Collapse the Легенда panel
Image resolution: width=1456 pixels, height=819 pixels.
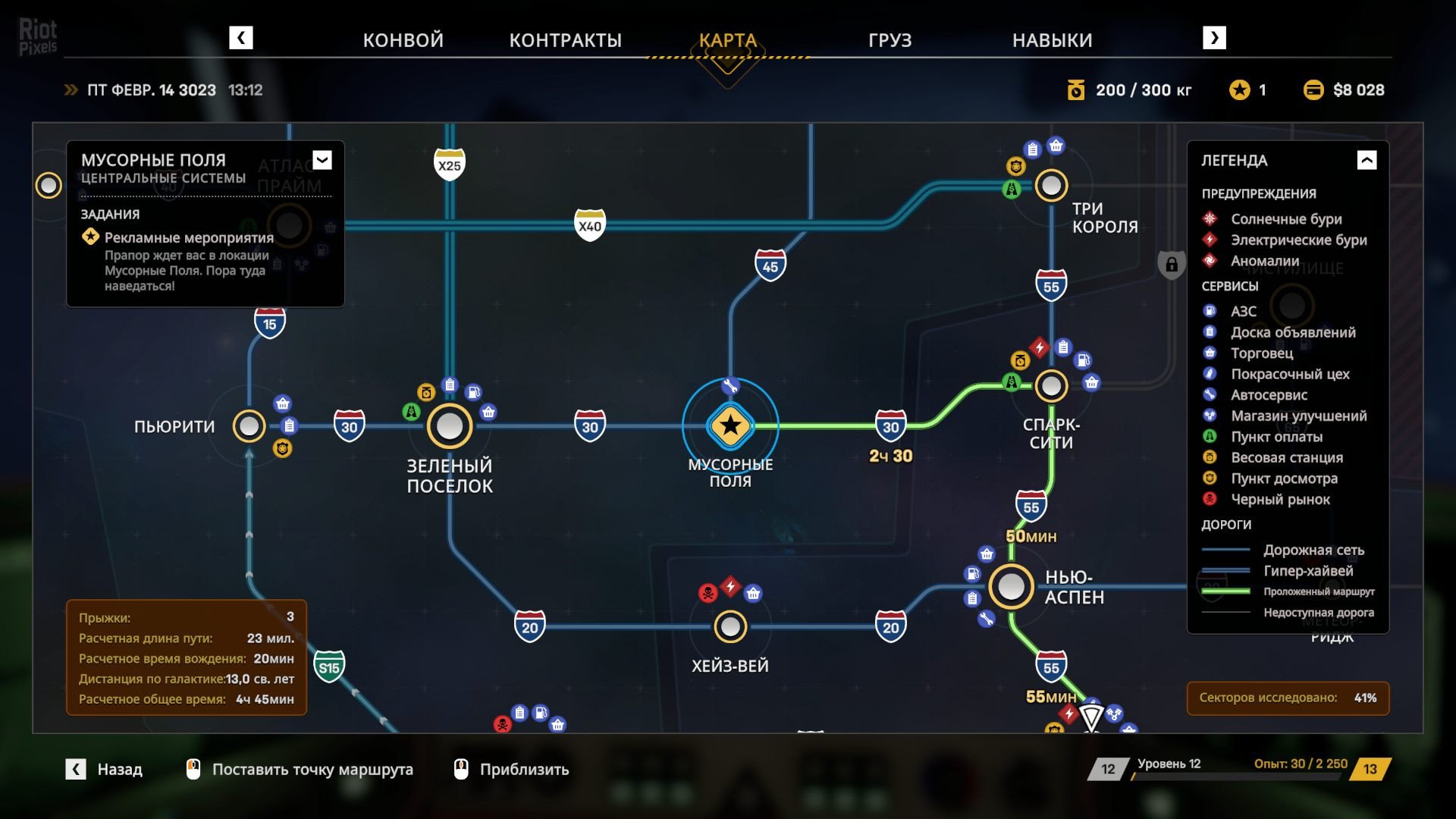tap(1367, 160)
